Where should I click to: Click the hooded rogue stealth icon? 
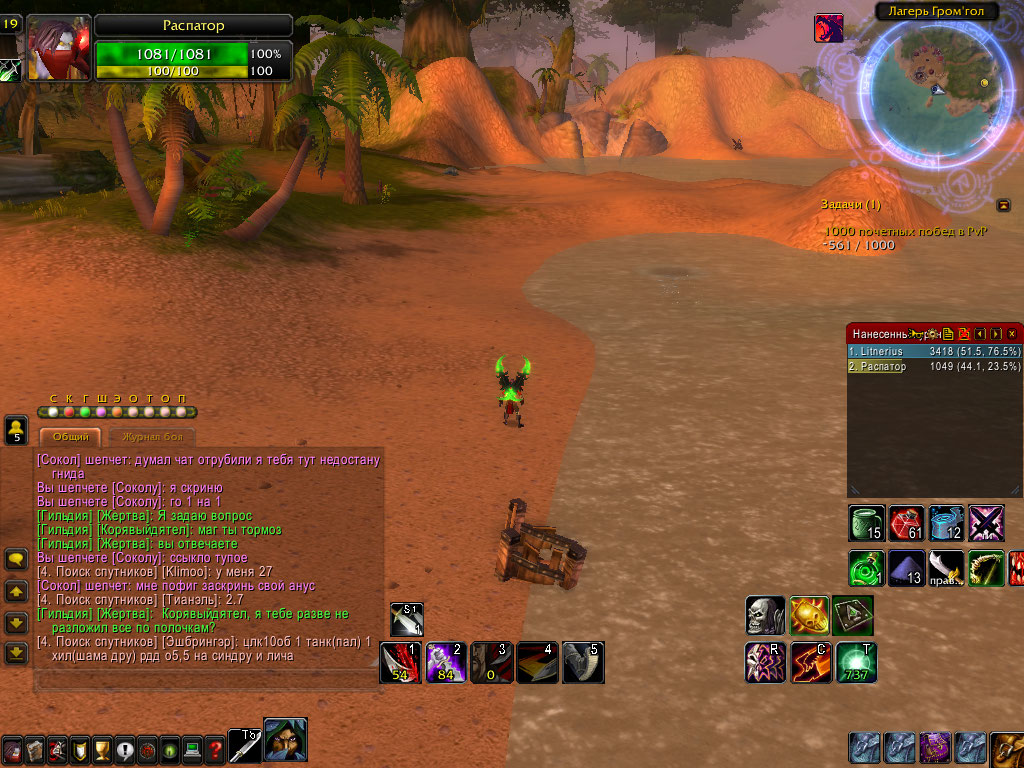285,740
